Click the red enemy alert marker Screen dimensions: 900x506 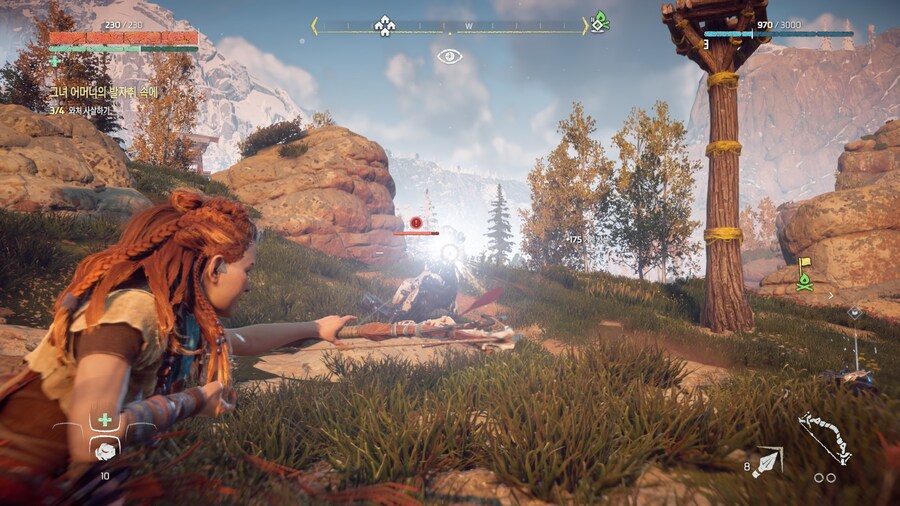coord(416,222)
